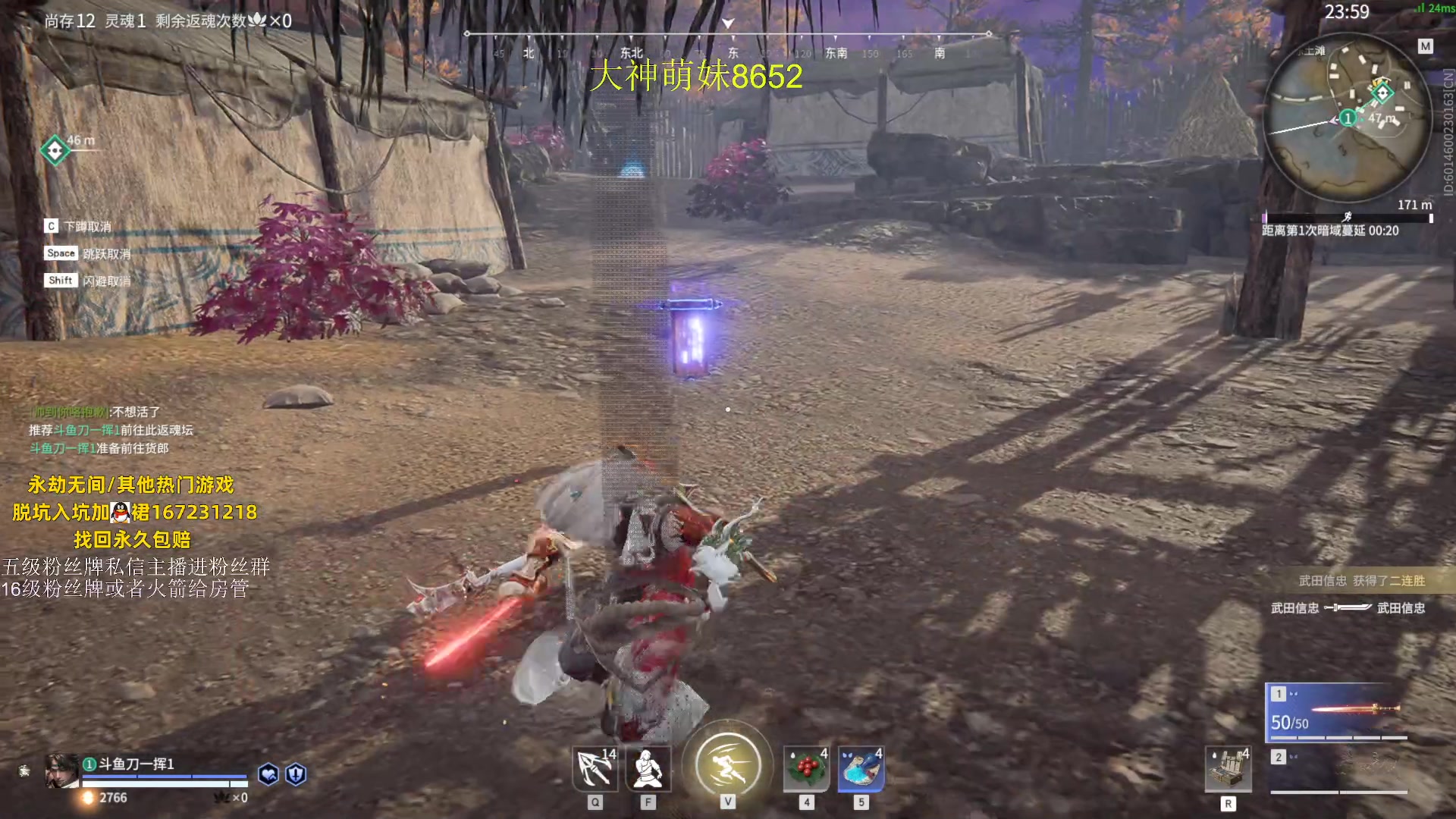Click the M map button
This screenshot has width=1456, height=819.
pos(1426,47)
